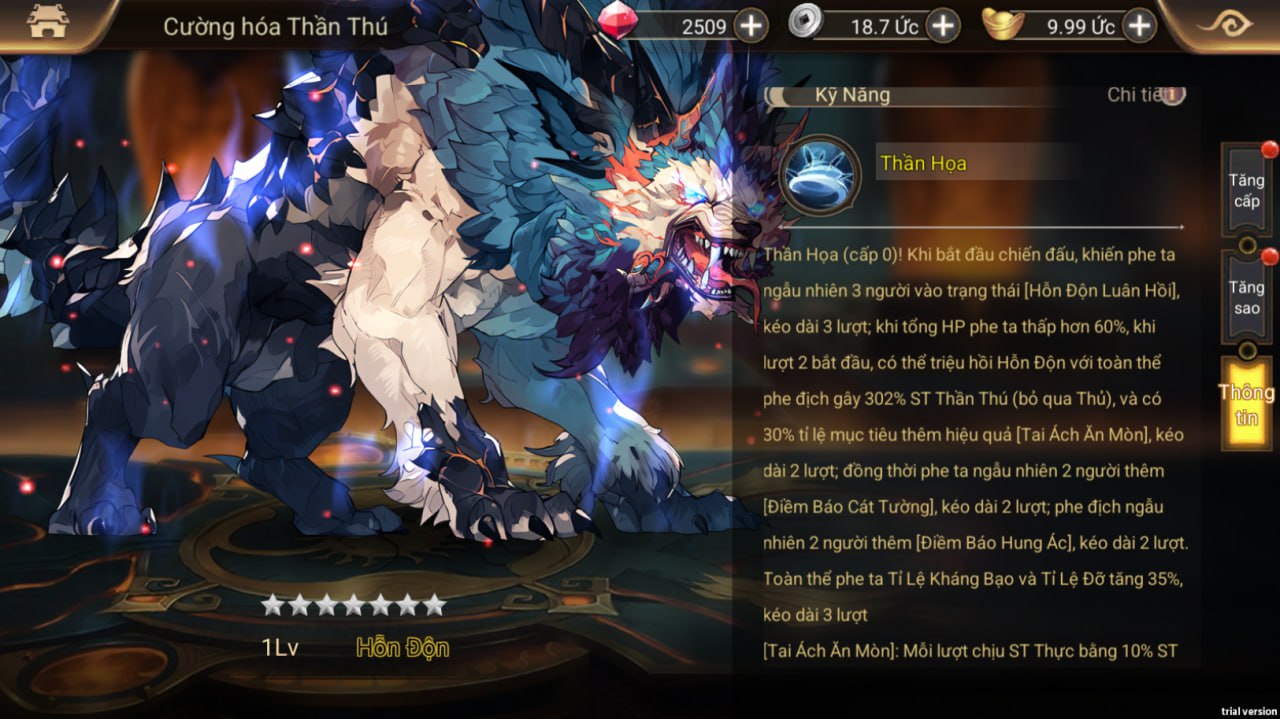Buy gold ingots with the plus button
This screenshot has height=719, width=1280.
click(1139, 26)
